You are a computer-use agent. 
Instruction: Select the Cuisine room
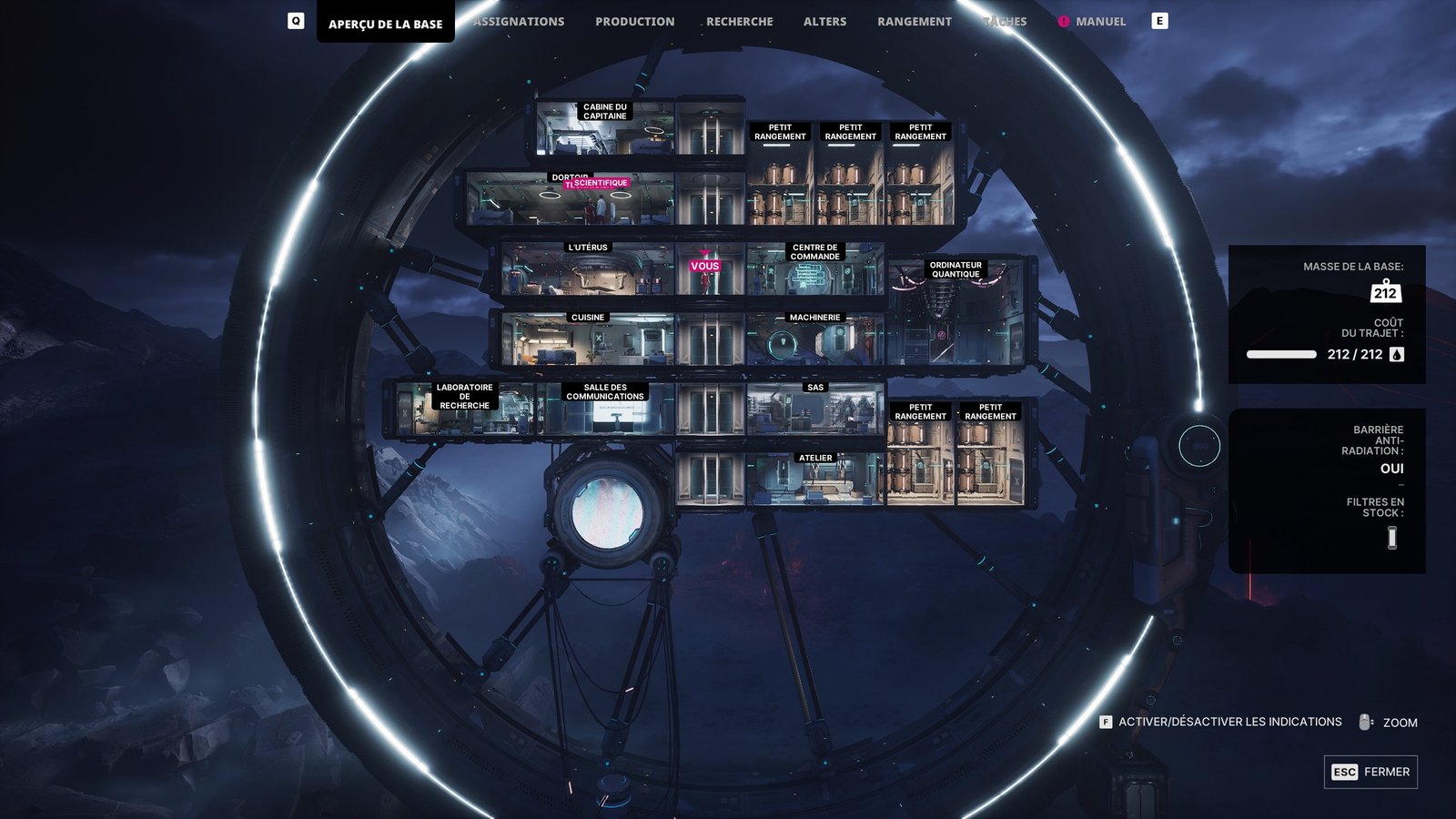point(587,340)
